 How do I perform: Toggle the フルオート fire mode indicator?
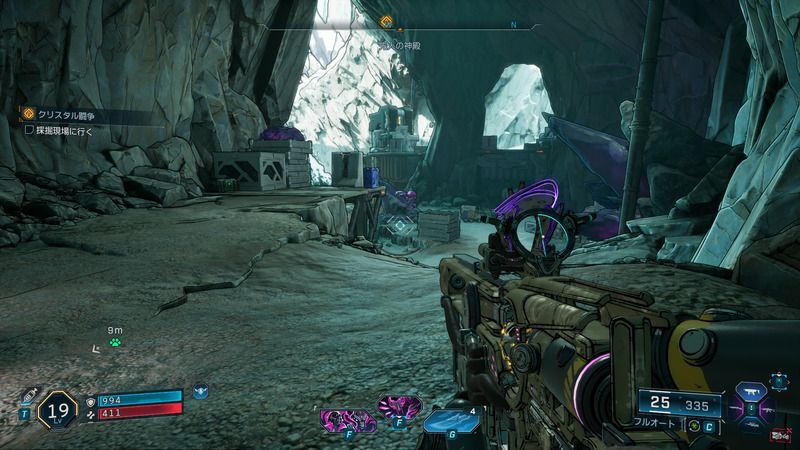654,422
